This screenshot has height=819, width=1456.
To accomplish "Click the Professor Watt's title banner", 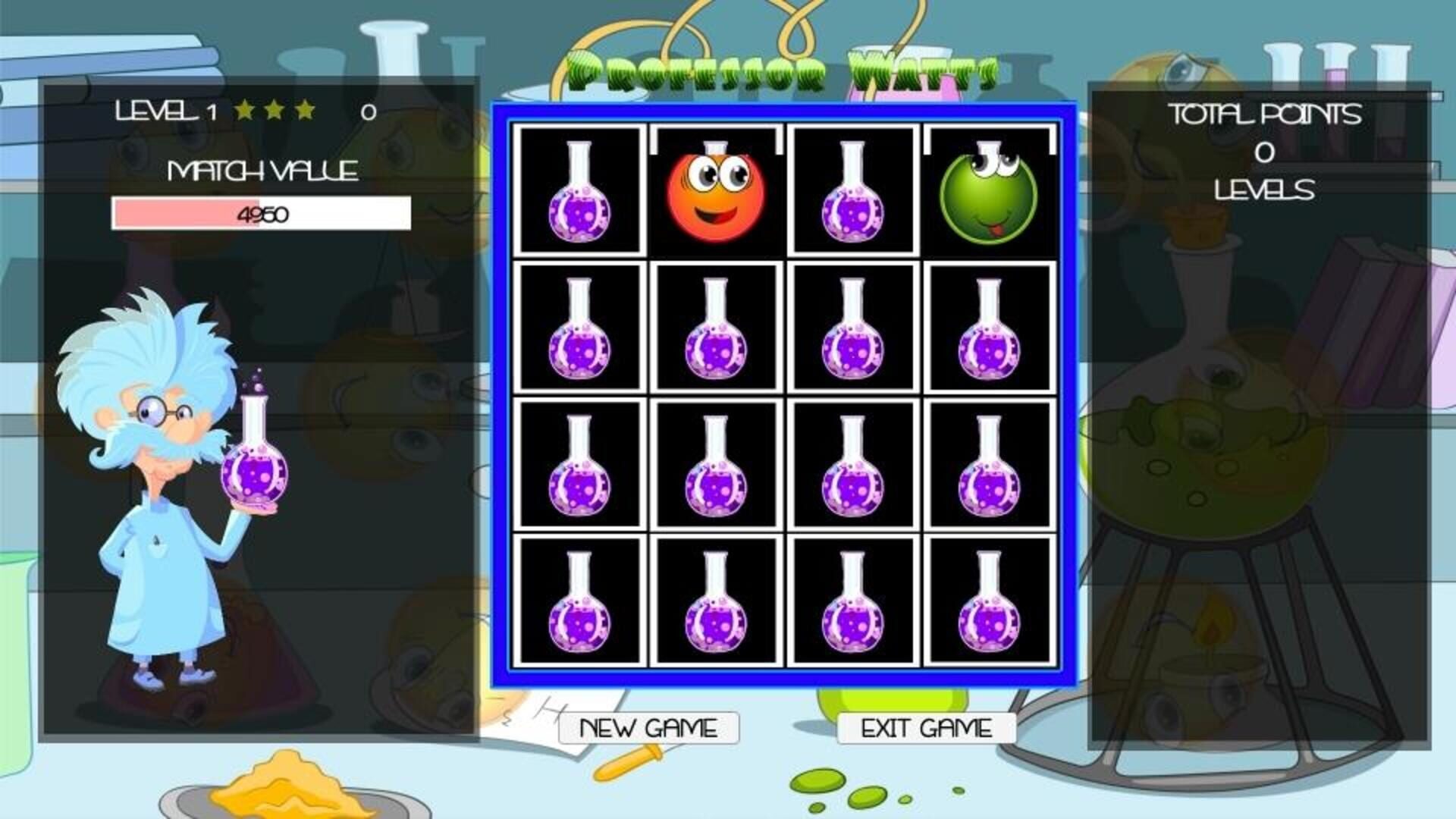I will click(x=781, y=68).
